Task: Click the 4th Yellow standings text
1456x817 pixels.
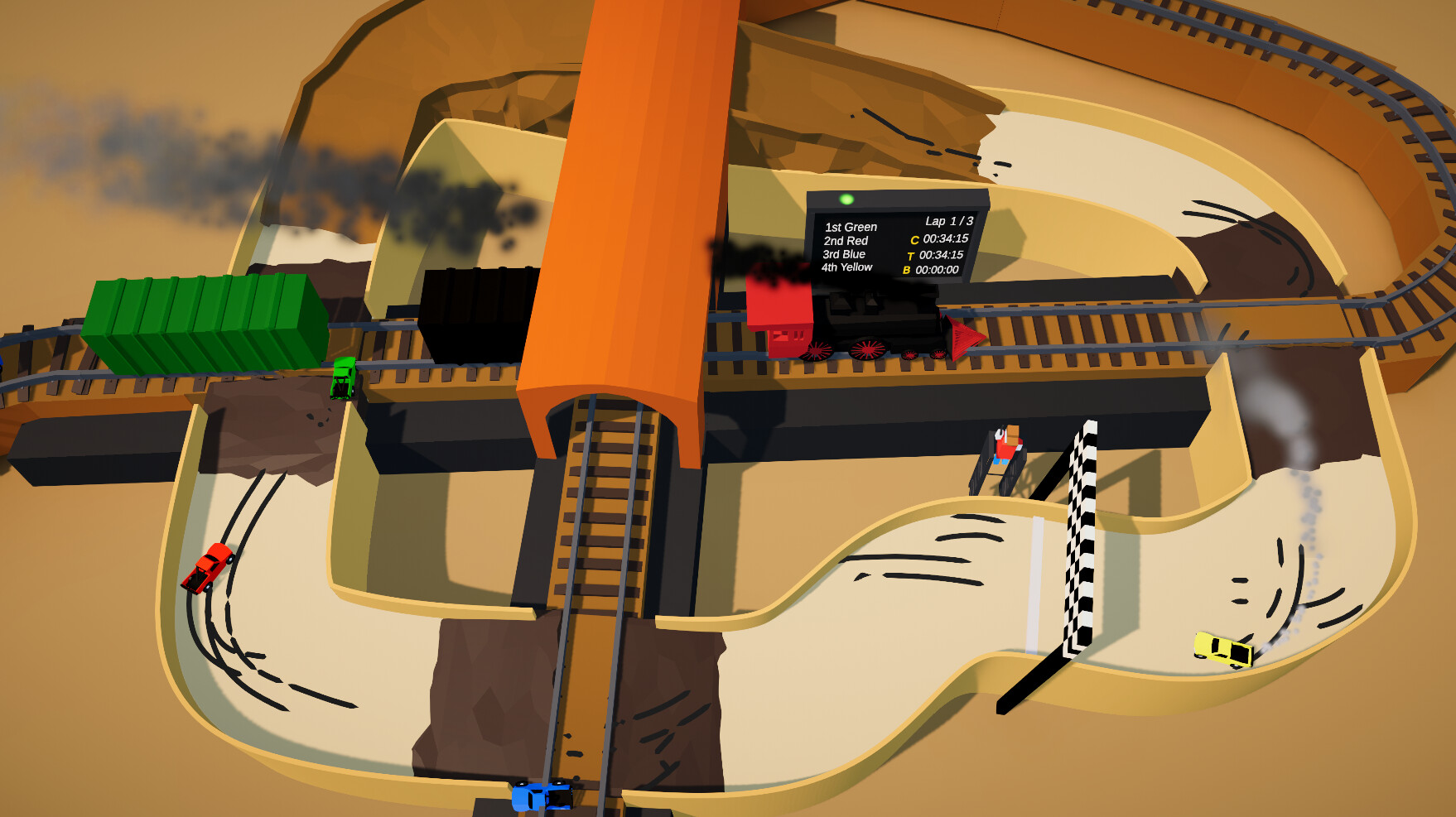Action: coord(846,267)
